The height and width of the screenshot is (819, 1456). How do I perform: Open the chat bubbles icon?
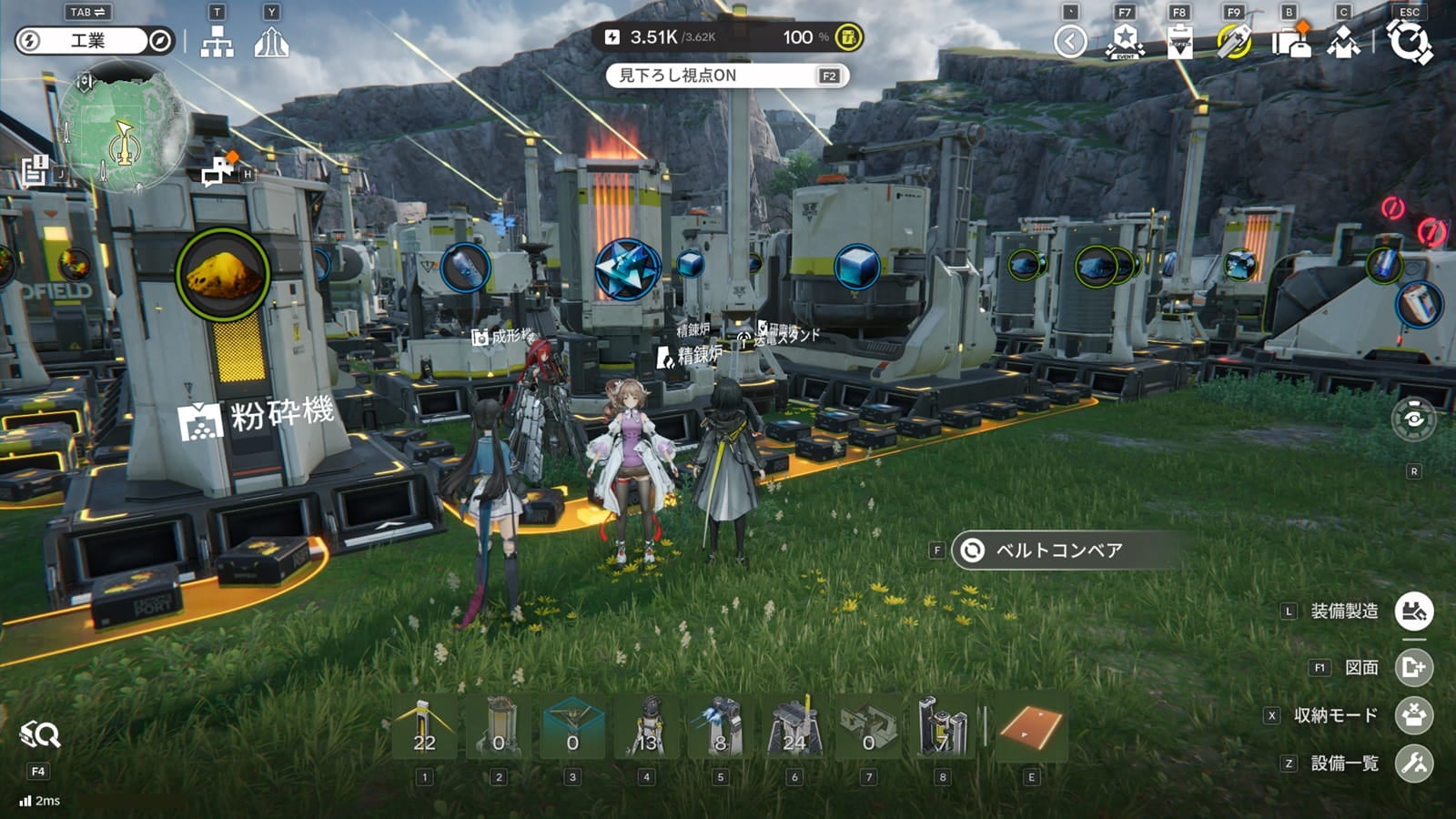219,170
